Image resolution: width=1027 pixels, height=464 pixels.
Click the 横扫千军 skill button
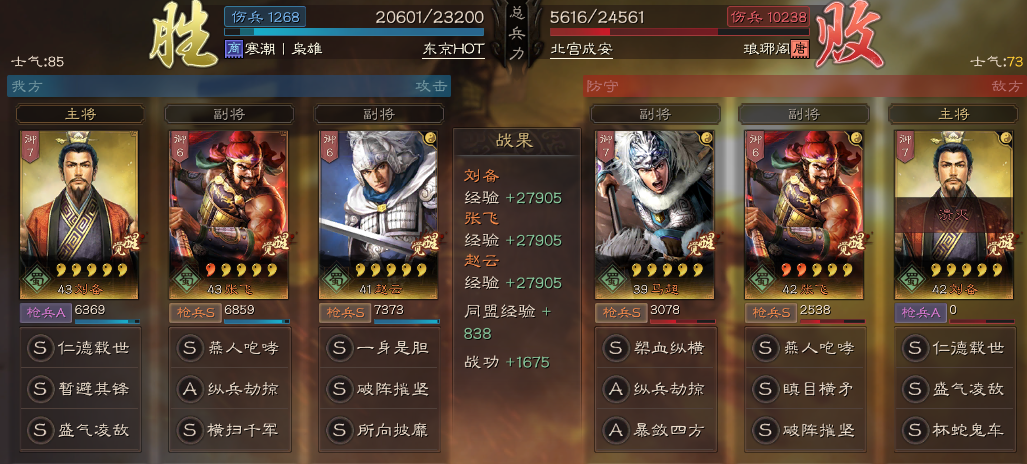(229, 431)
